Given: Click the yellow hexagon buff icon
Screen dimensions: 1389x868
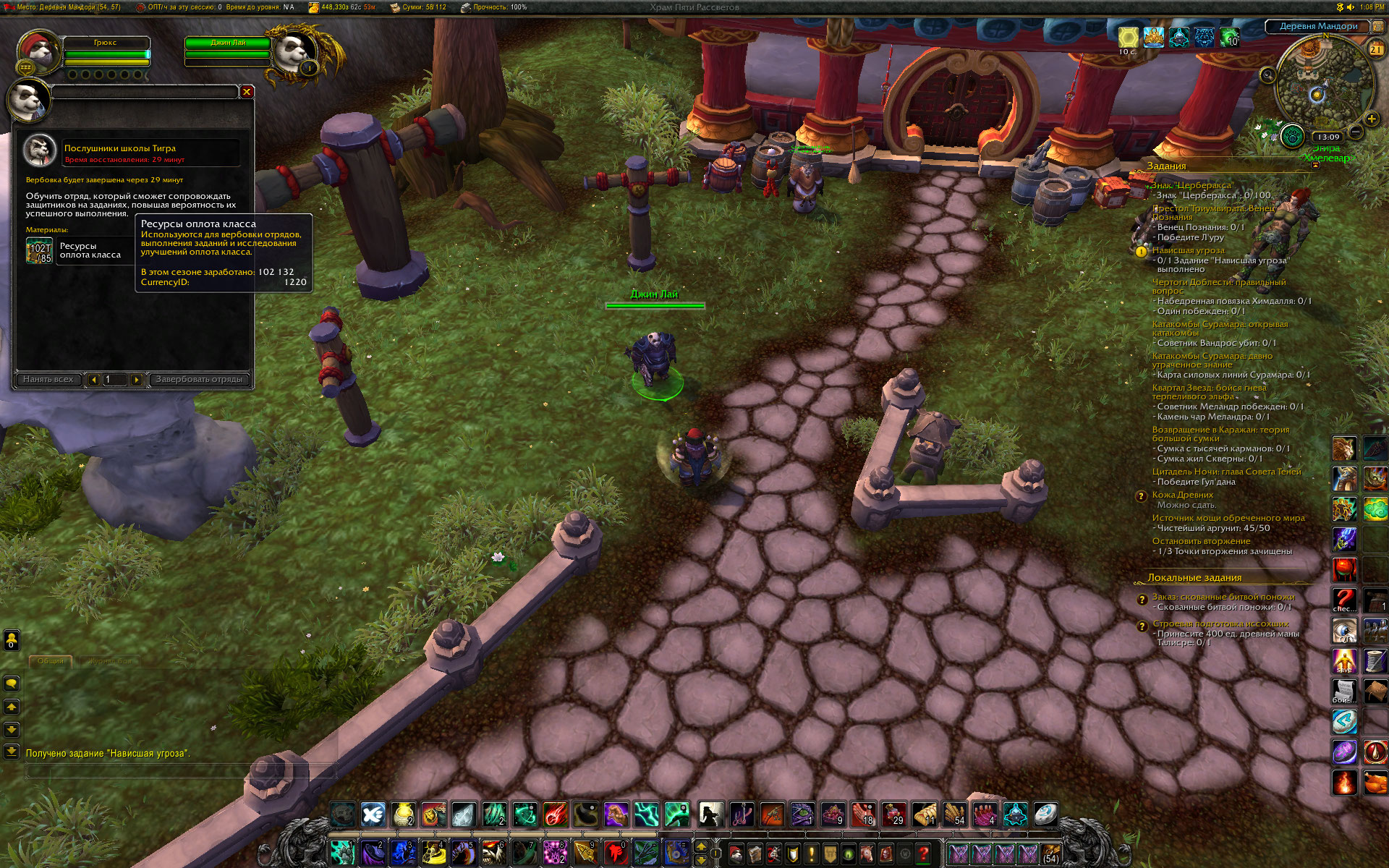Looking at the screenshot, I should [1128, 37].
